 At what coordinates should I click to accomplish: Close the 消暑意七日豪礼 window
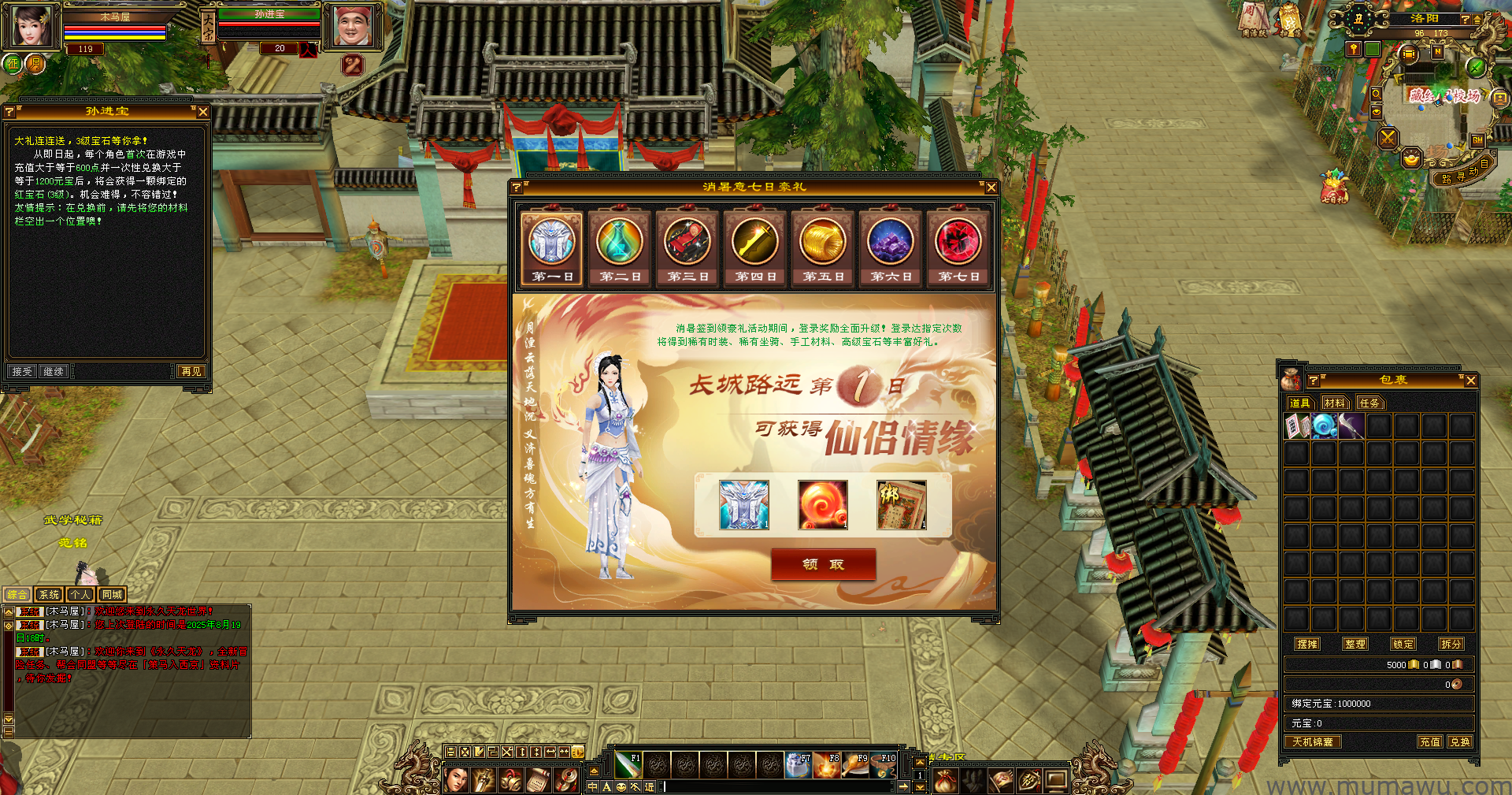click(991, 188)
